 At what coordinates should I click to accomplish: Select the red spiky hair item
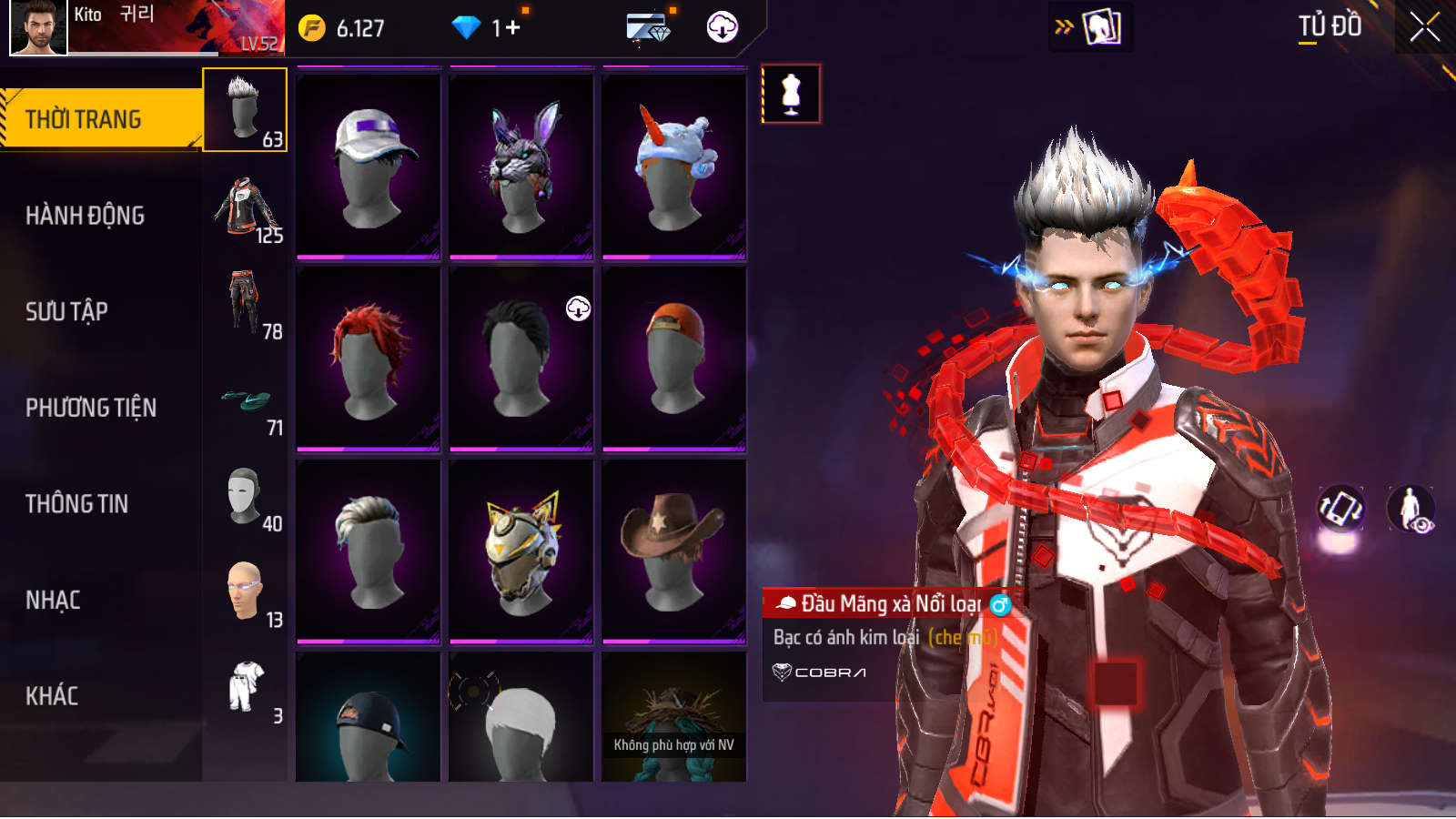pyautogui.click(x=369, y=358)
